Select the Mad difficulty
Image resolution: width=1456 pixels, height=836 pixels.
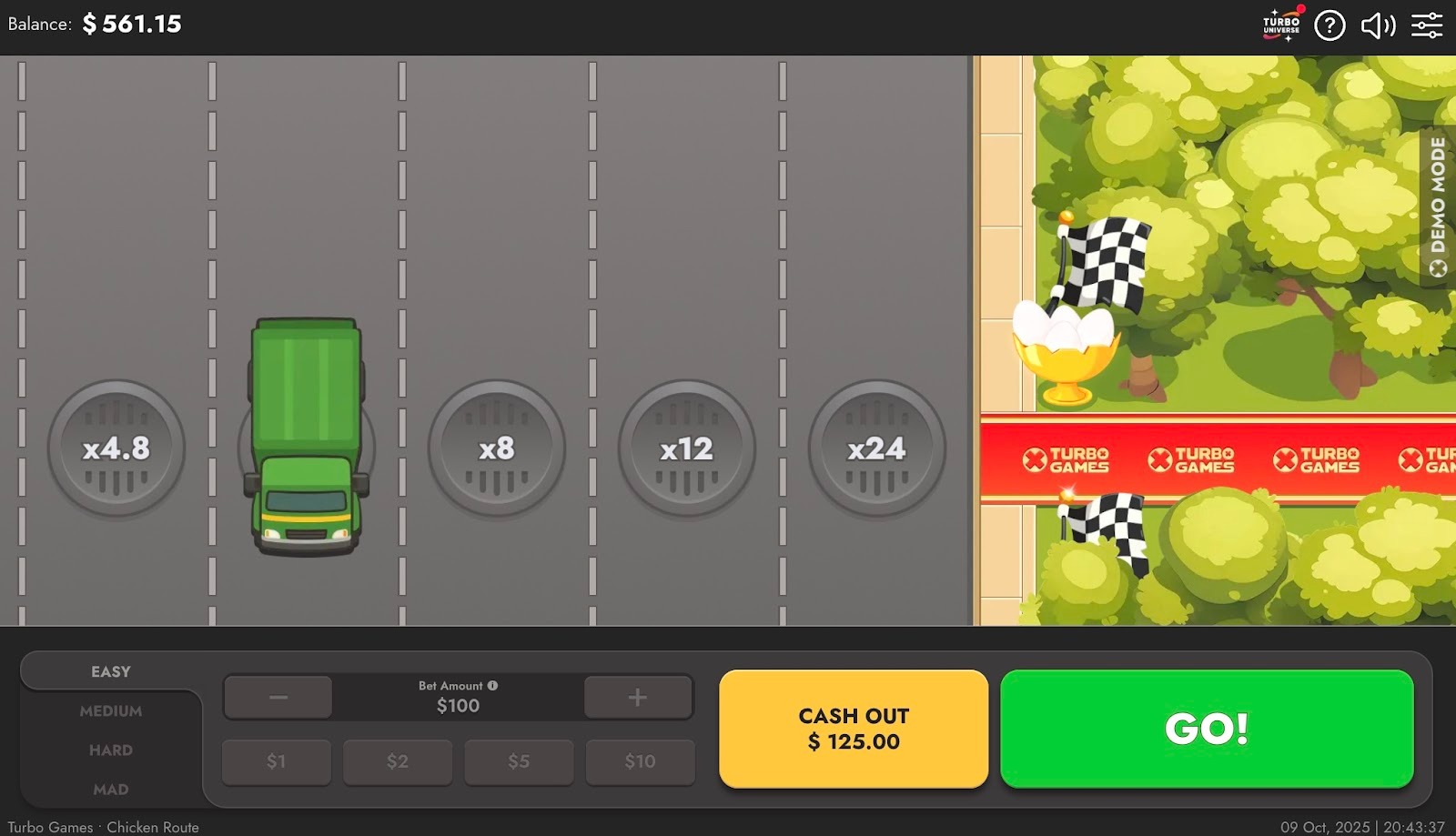(x=111, y=790)
